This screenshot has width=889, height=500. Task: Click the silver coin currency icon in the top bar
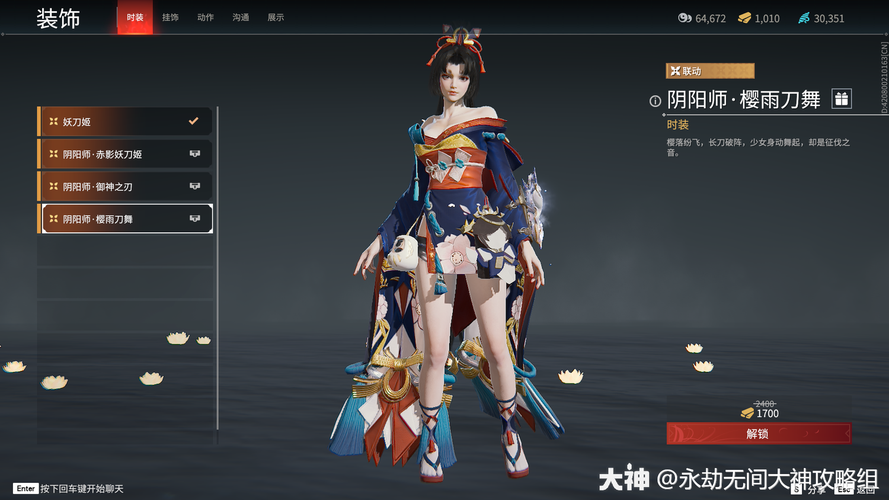click(x=685, y=18)
